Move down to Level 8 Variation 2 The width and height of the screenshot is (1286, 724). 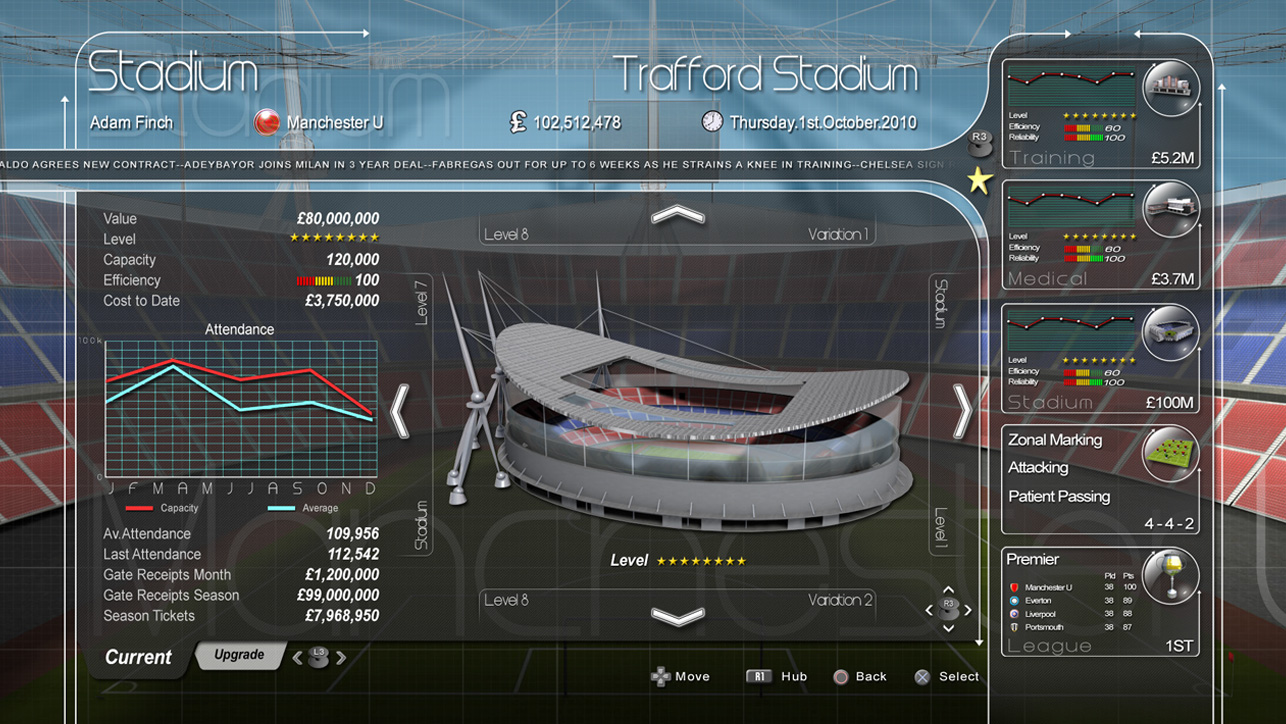(678, 617)
